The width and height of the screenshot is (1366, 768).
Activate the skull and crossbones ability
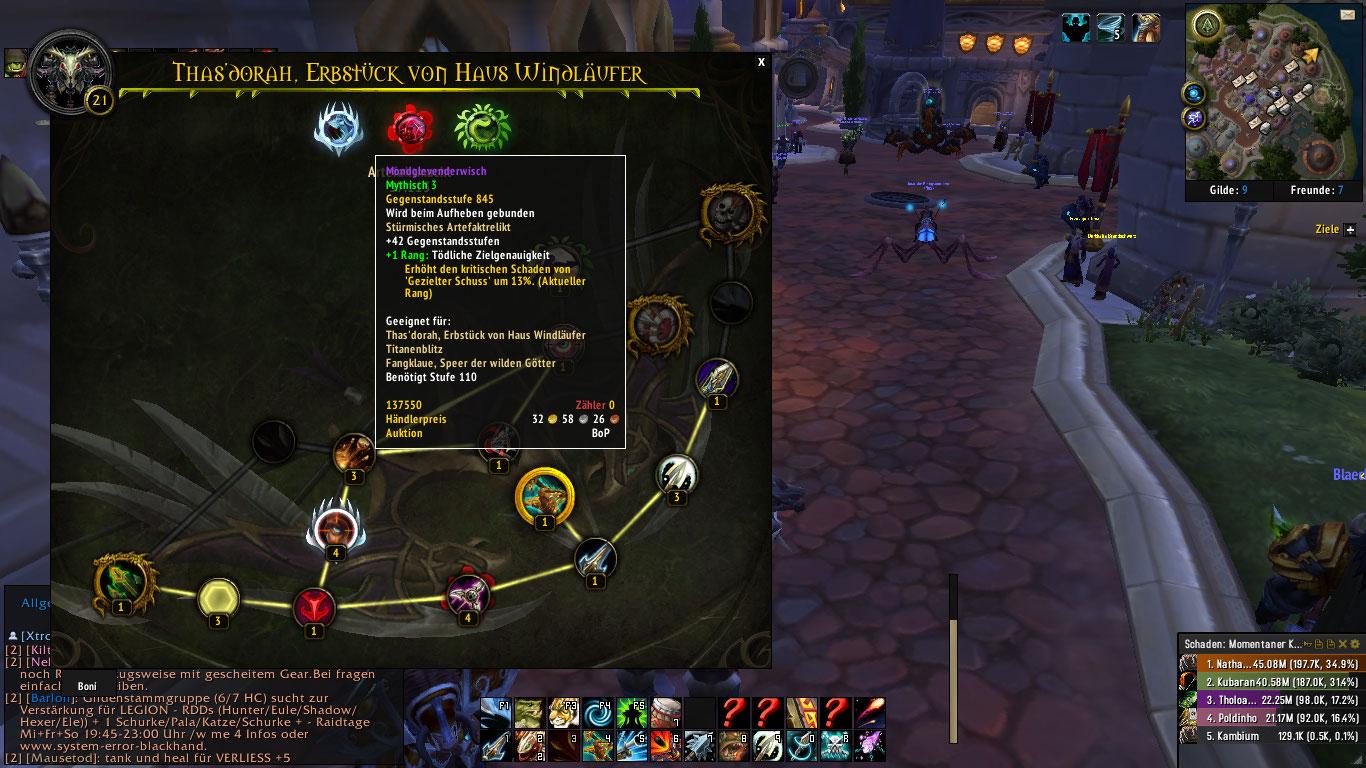[835, 745]
